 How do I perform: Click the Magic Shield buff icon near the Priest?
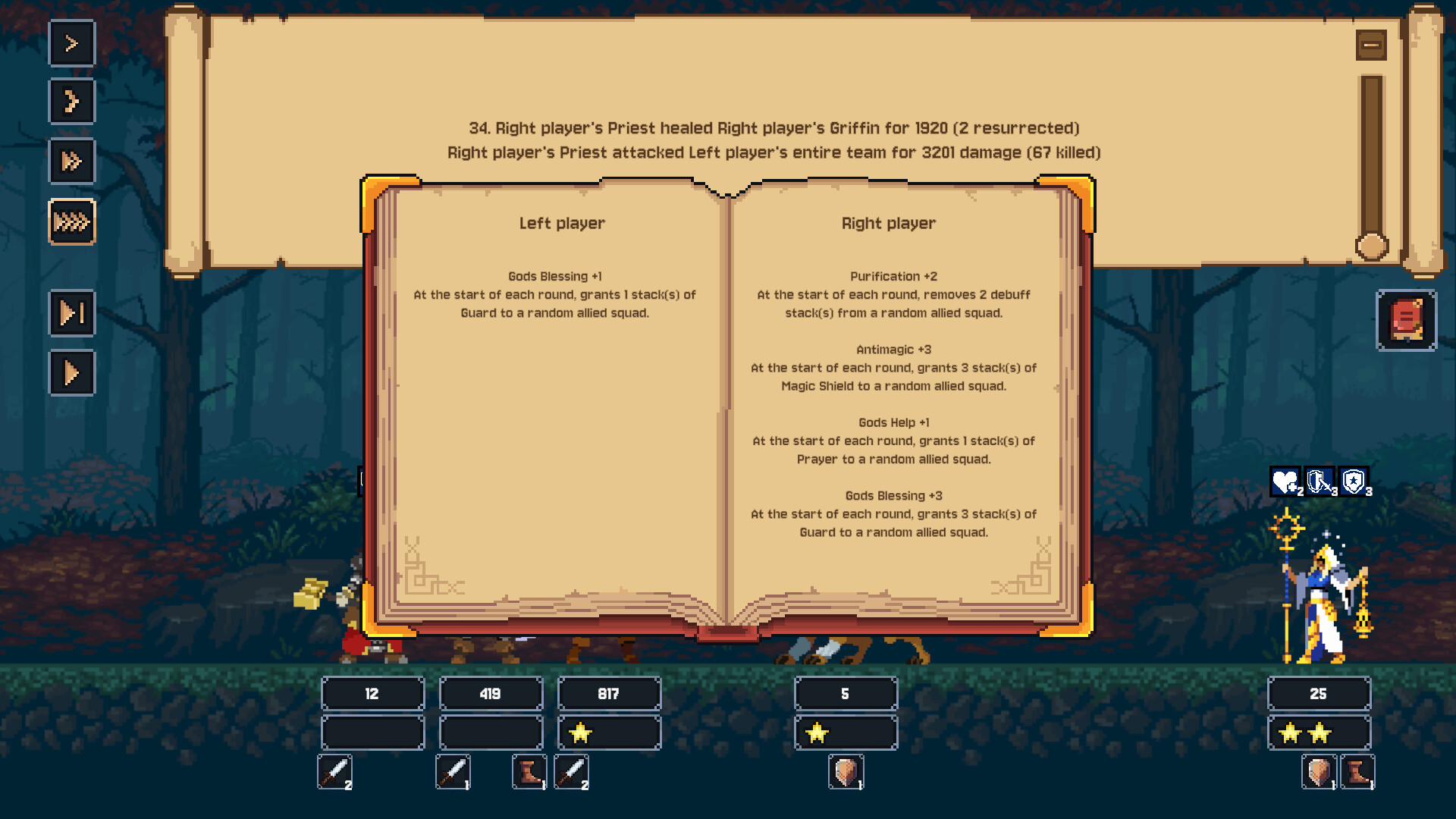click(1319, 480)
